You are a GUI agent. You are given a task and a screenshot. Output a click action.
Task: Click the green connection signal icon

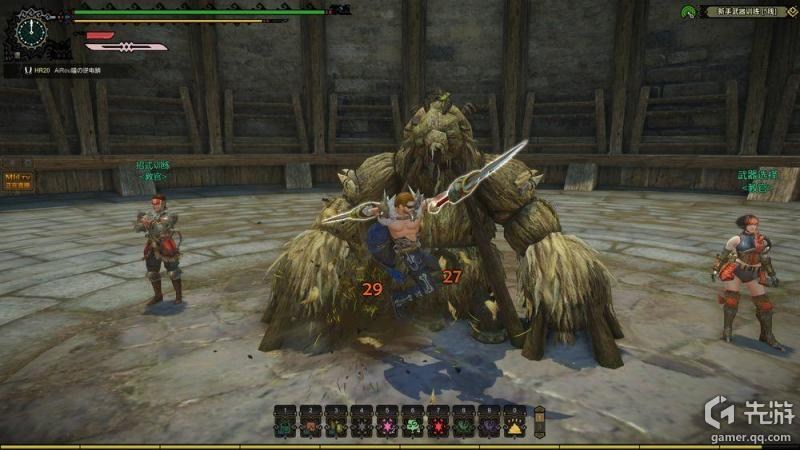(x=688, y=12)
